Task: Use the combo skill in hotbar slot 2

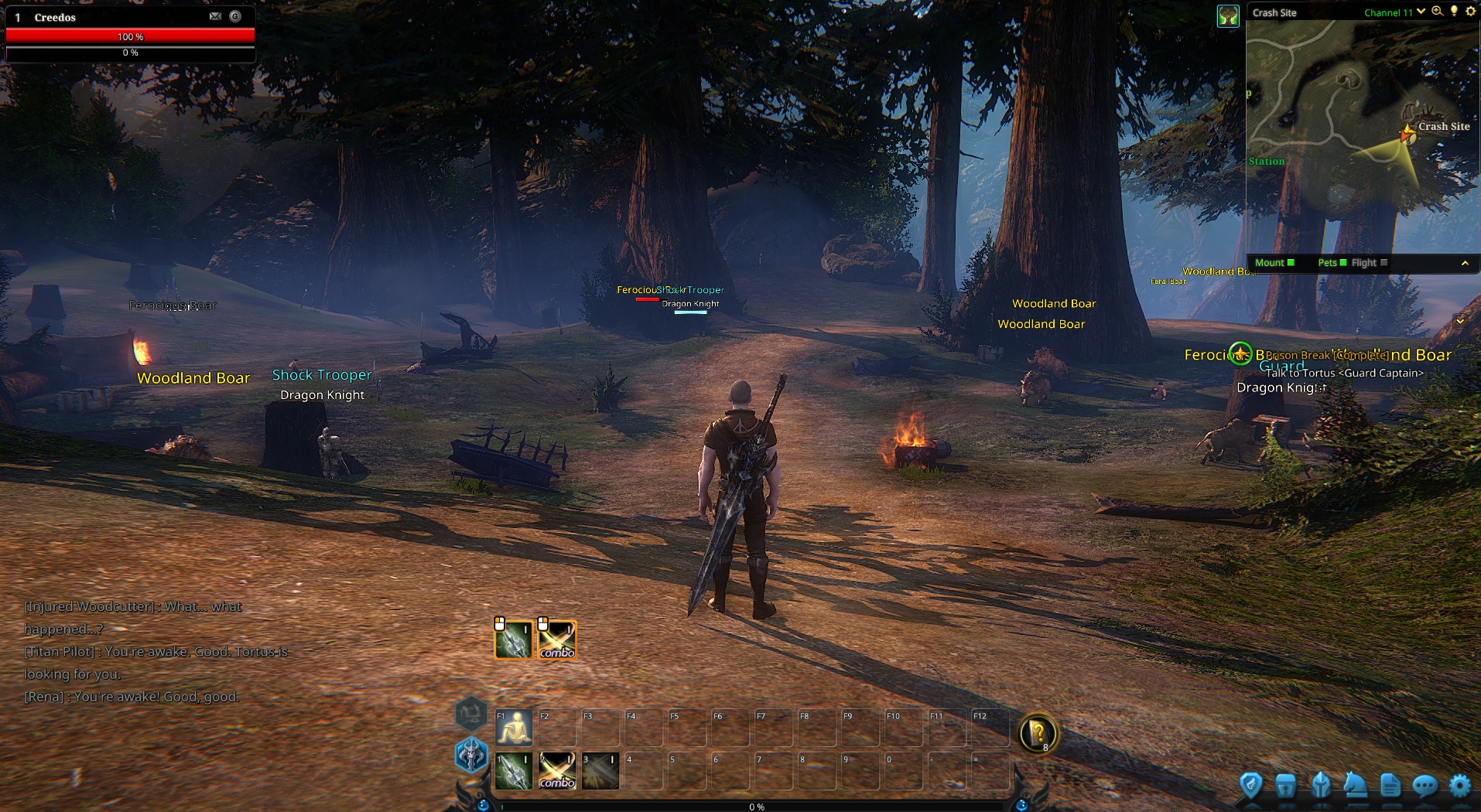Action: 557,771
